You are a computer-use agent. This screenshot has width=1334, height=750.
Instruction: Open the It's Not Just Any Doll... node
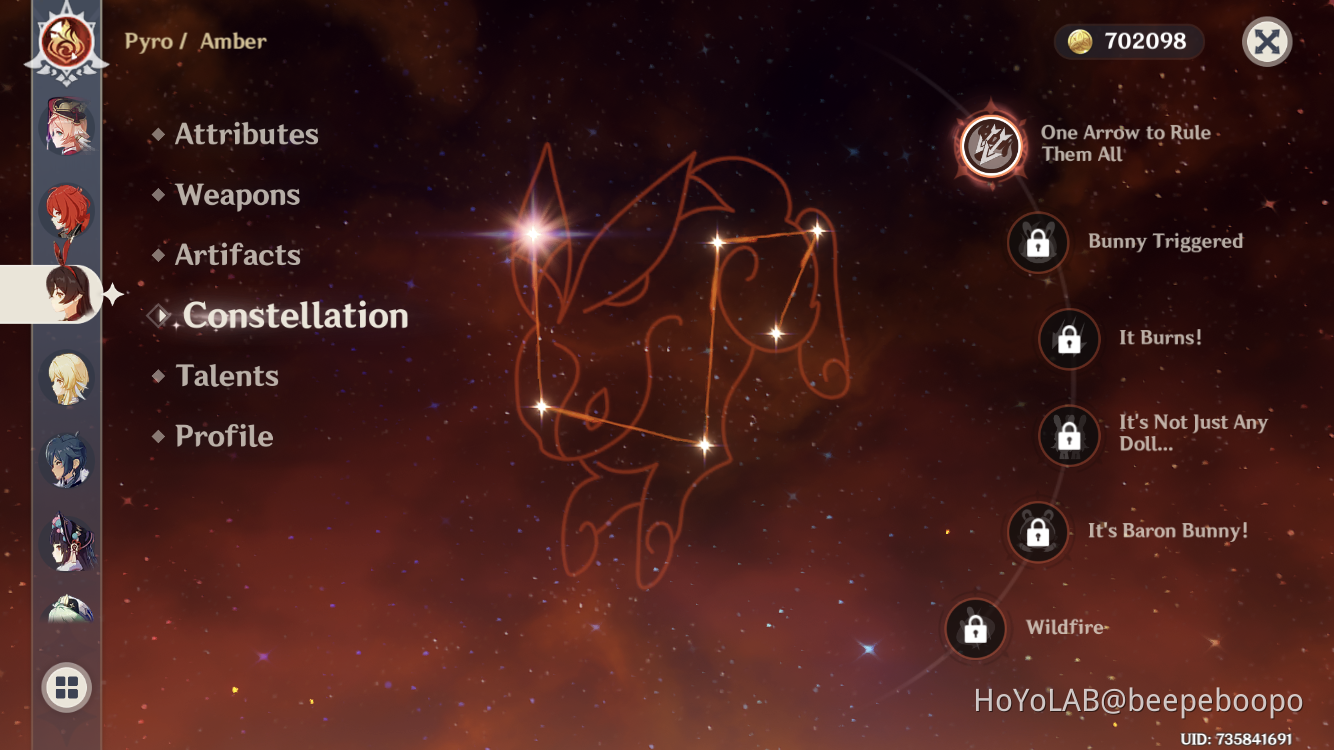(1068, 436)
